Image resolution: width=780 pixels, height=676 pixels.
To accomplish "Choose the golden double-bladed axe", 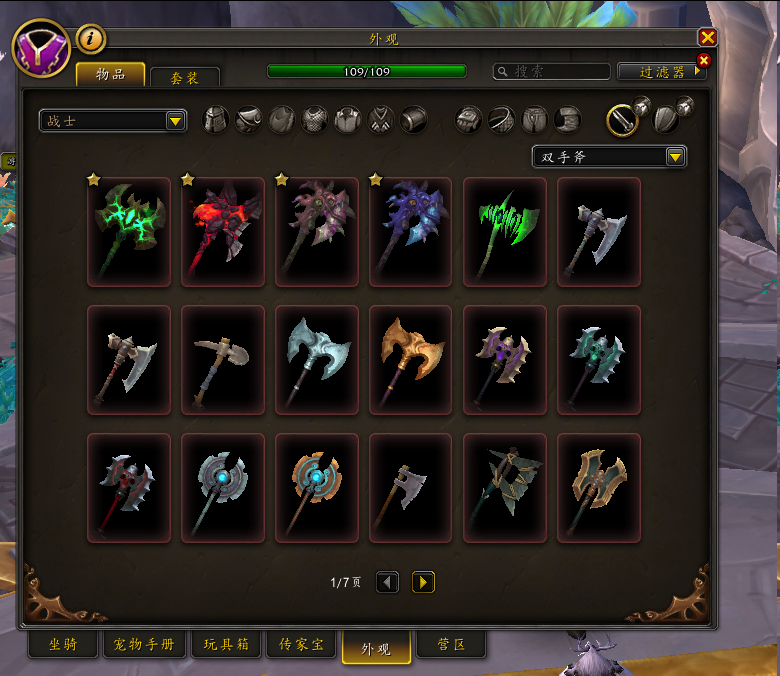I will click(411, 359).
